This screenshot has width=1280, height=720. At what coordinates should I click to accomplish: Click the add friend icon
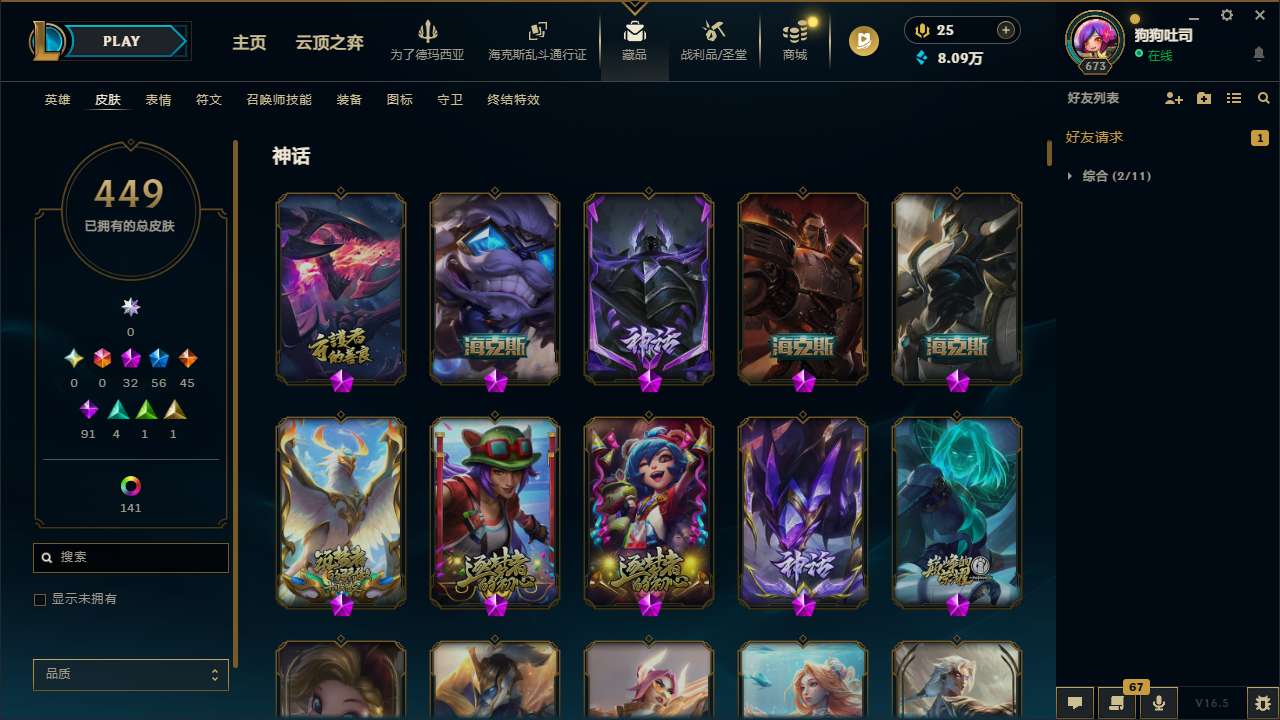pyautogui.click(x=1174, y=97)
